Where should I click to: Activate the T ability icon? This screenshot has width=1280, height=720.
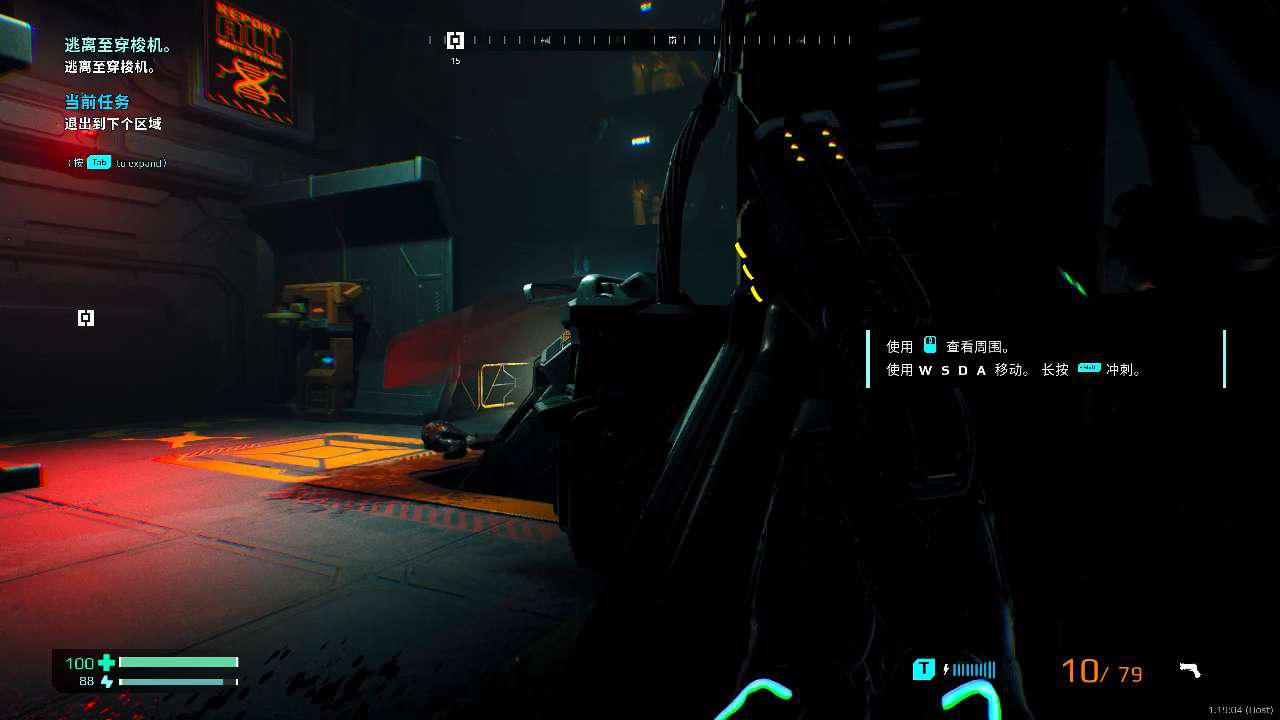(924, 669)
